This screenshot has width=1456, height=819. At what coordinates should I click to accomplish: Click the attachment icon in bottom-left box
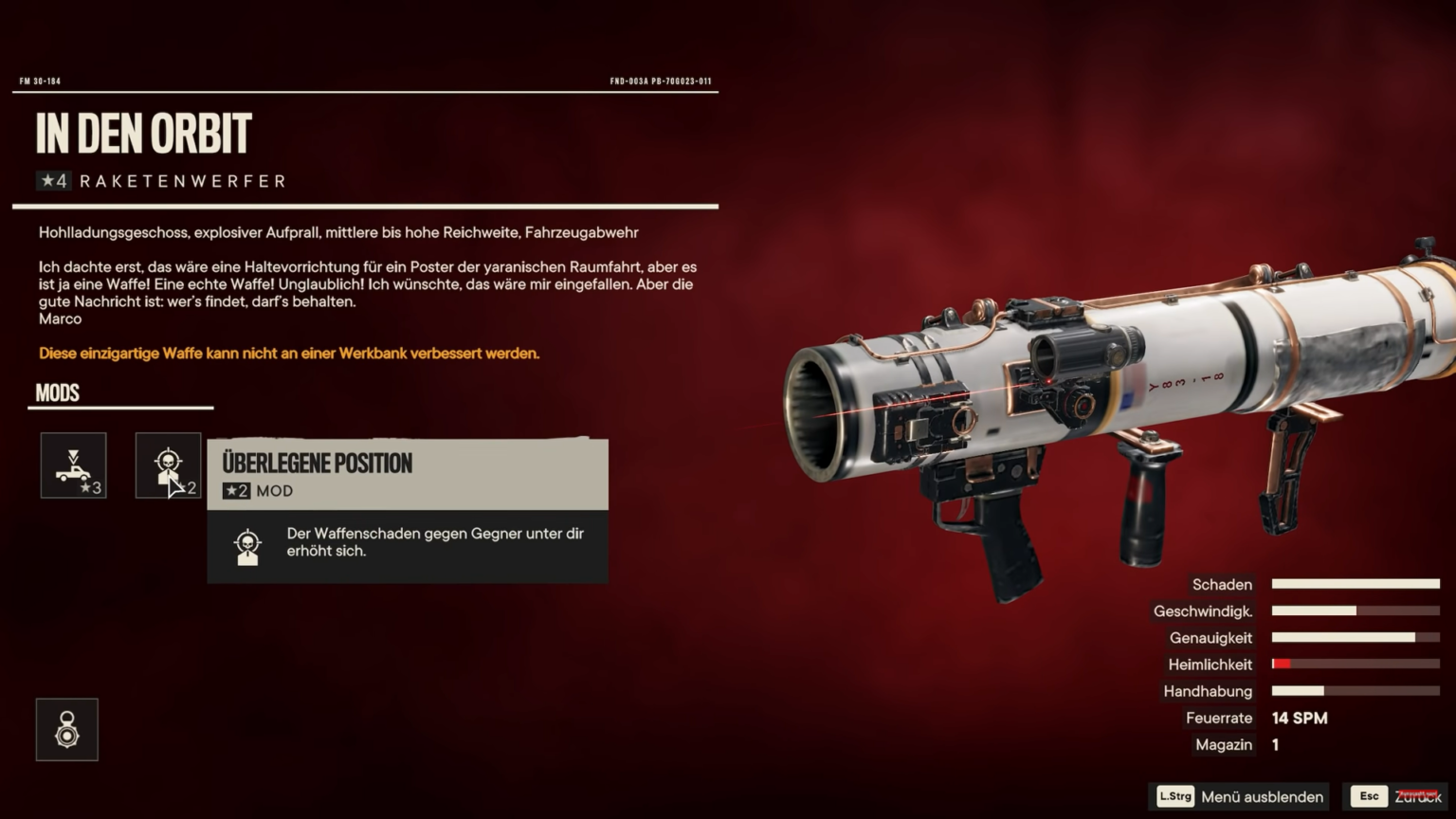coord(67,729)
